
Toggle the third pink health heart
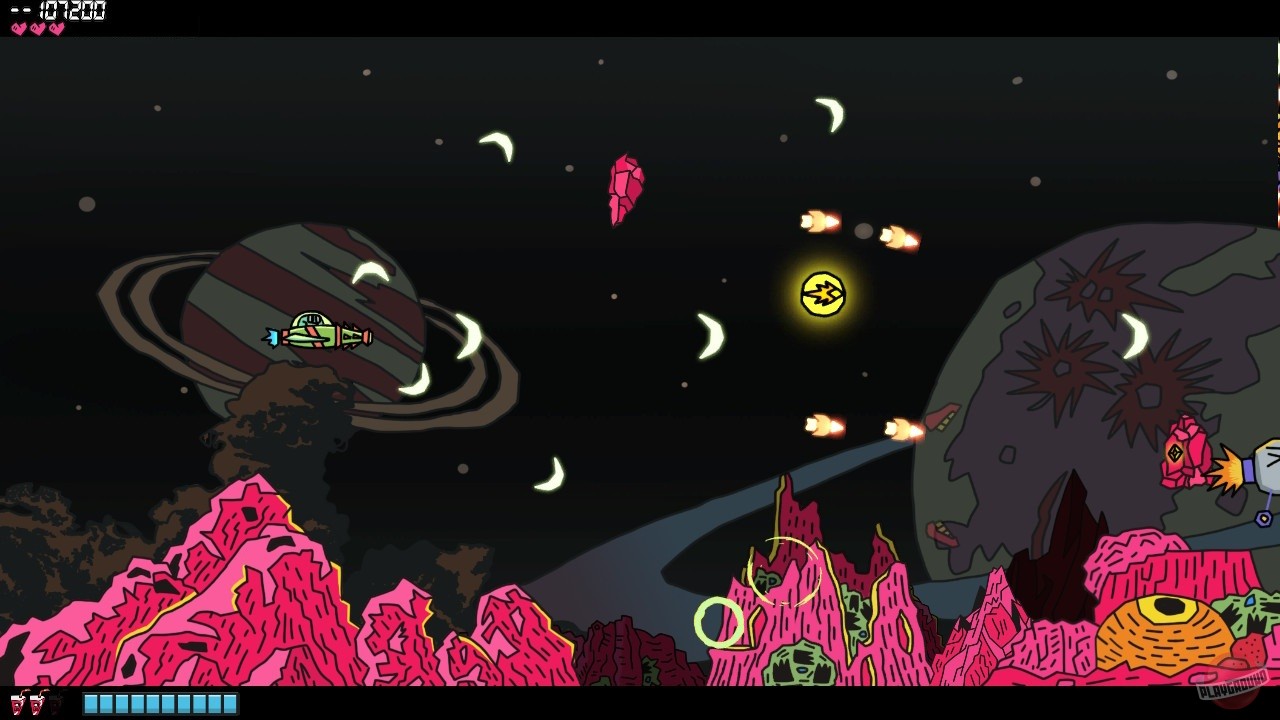(57, 28)
